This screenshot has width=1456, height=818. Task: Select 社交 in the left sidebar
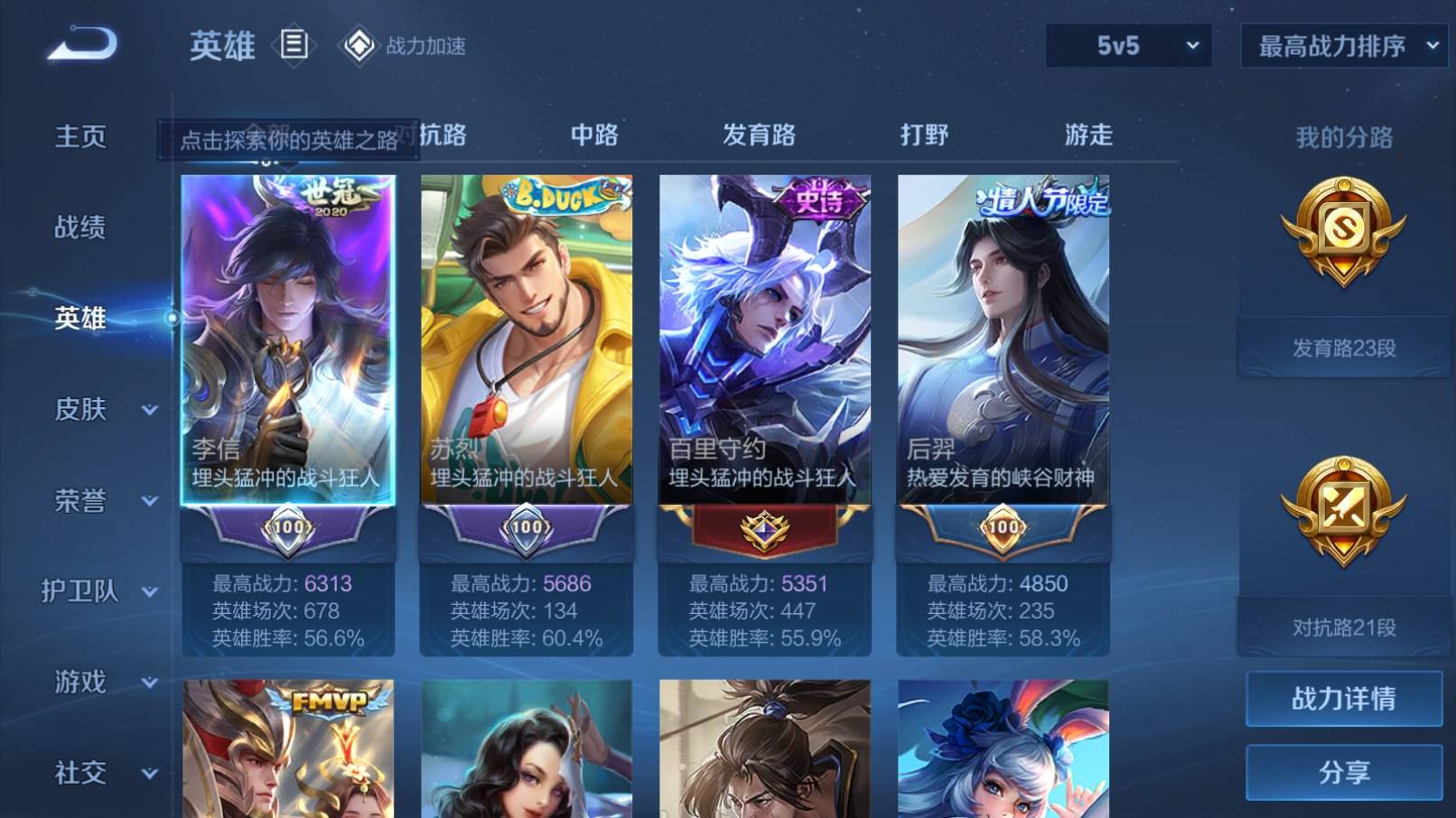79,774
